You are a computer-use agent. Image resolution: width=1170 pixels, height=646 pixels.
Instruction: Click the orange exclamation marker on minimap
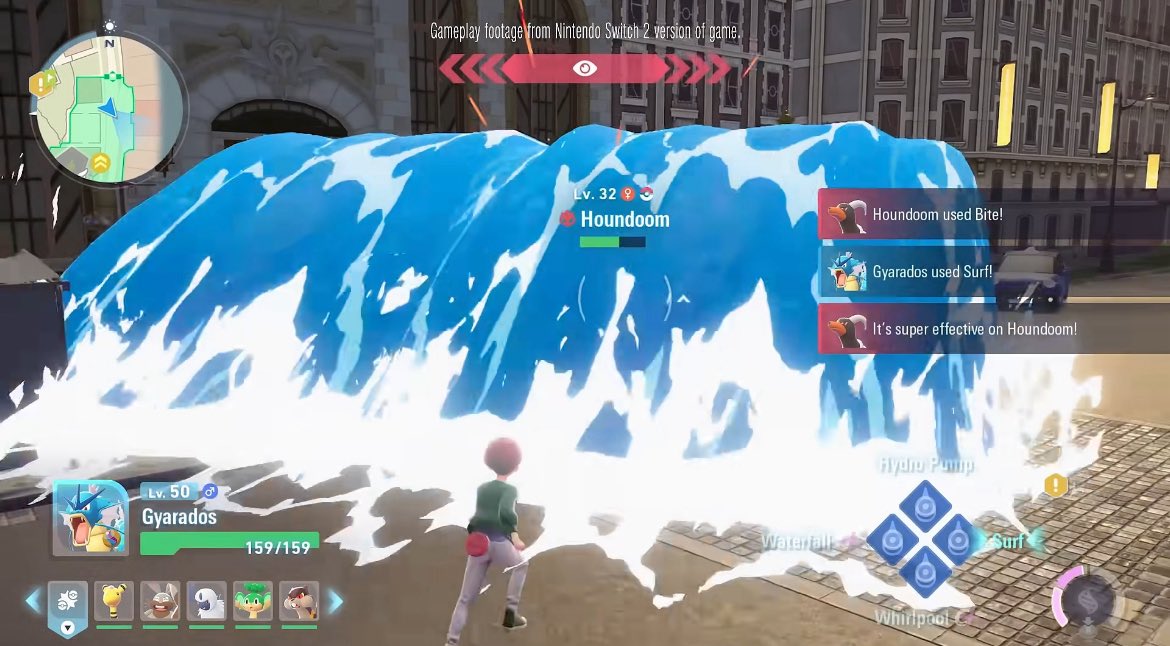tap(42, 85)
